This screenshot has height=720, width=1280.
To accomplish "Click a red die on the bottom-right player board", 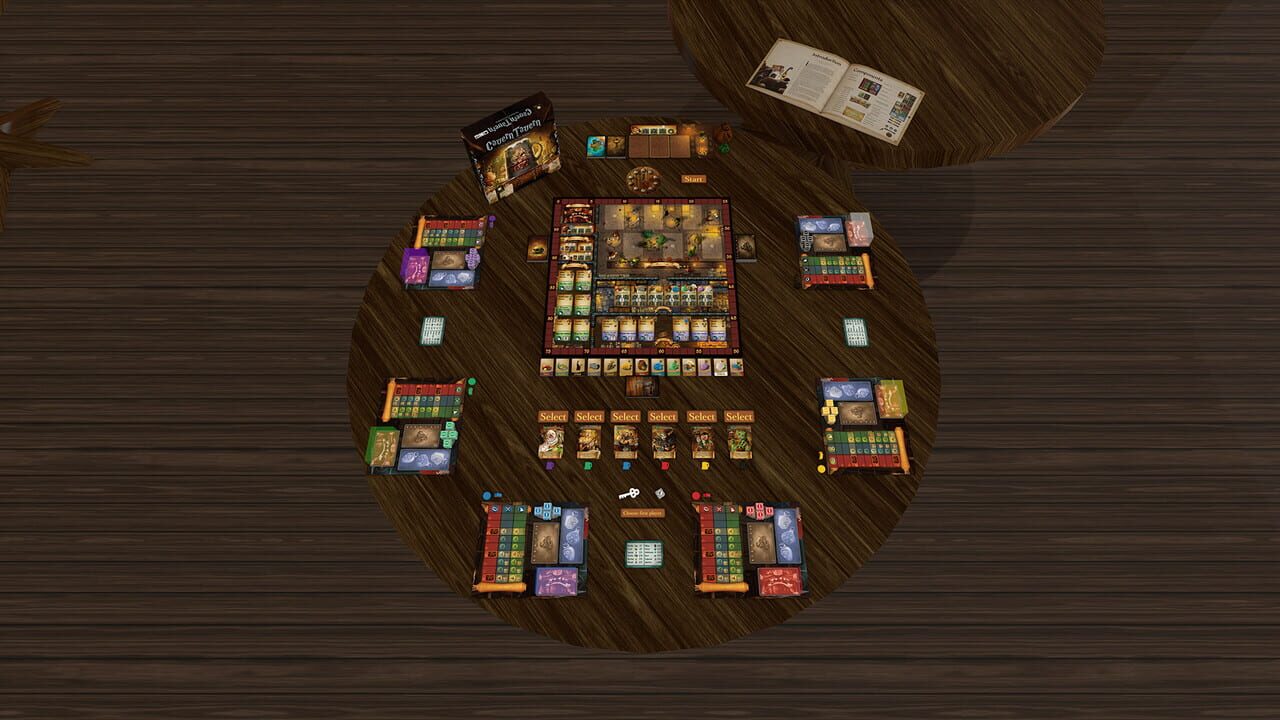I will click(758, 509).
